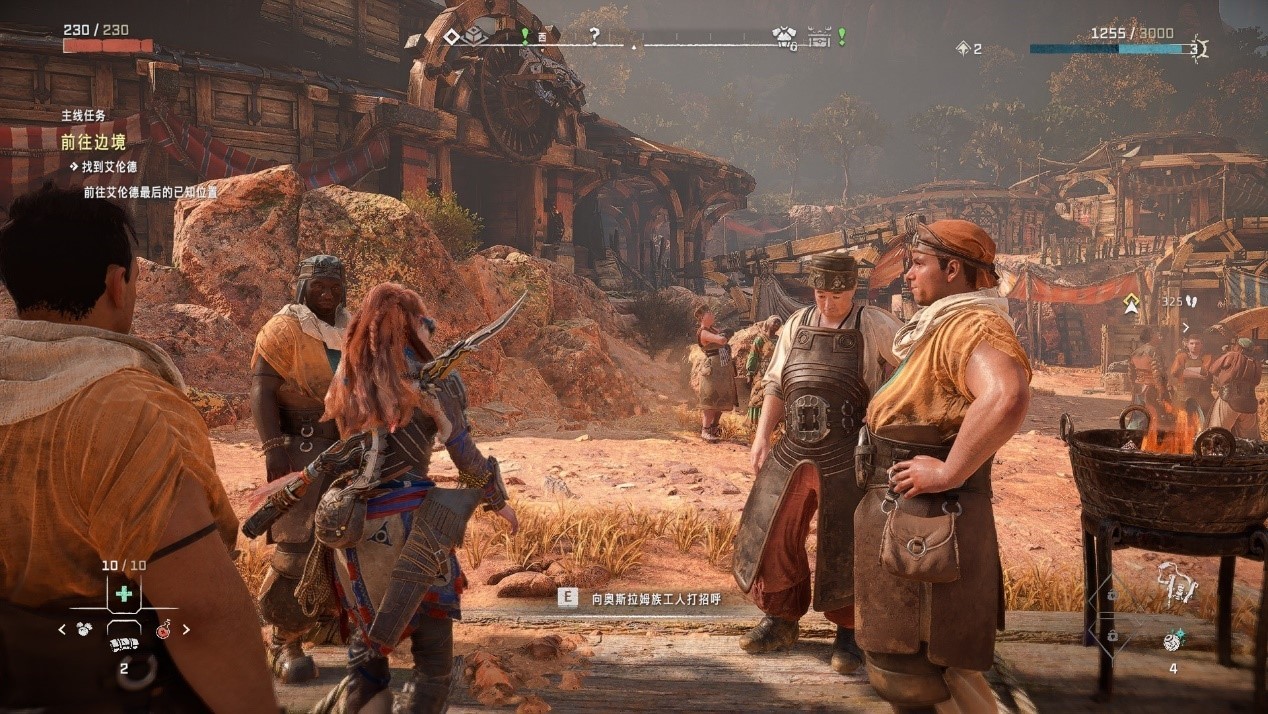Viewport: 1268px width, 714px height.
Task: Select the diamond quest marker on compass
Action: (x=451, y=37)
